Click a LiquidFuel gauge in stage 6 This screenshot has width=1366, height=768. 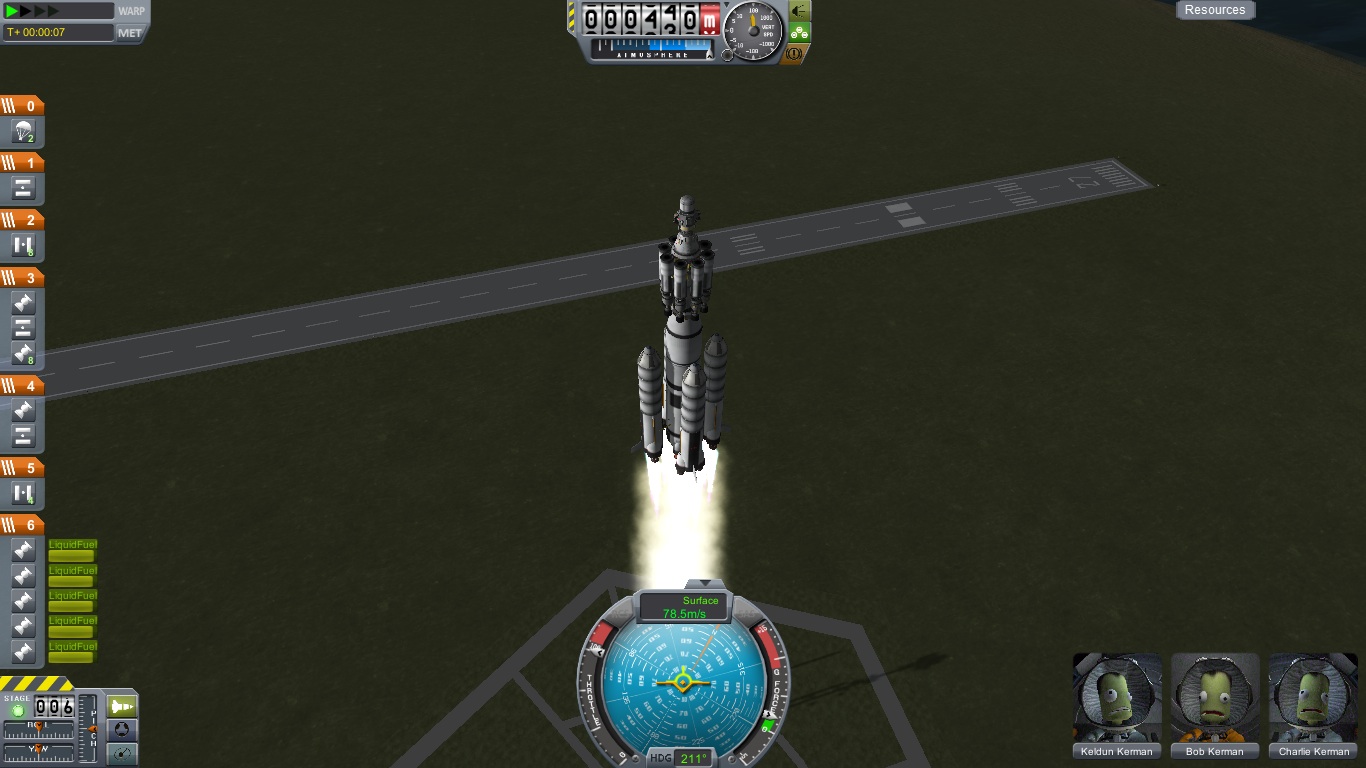click(x=71, y=552)
